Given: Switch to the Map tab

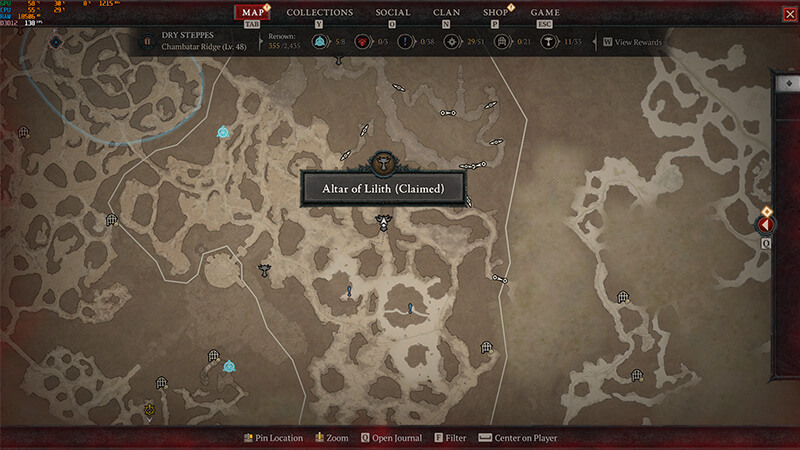Looking at the screenshot, I should click(255, 13).
